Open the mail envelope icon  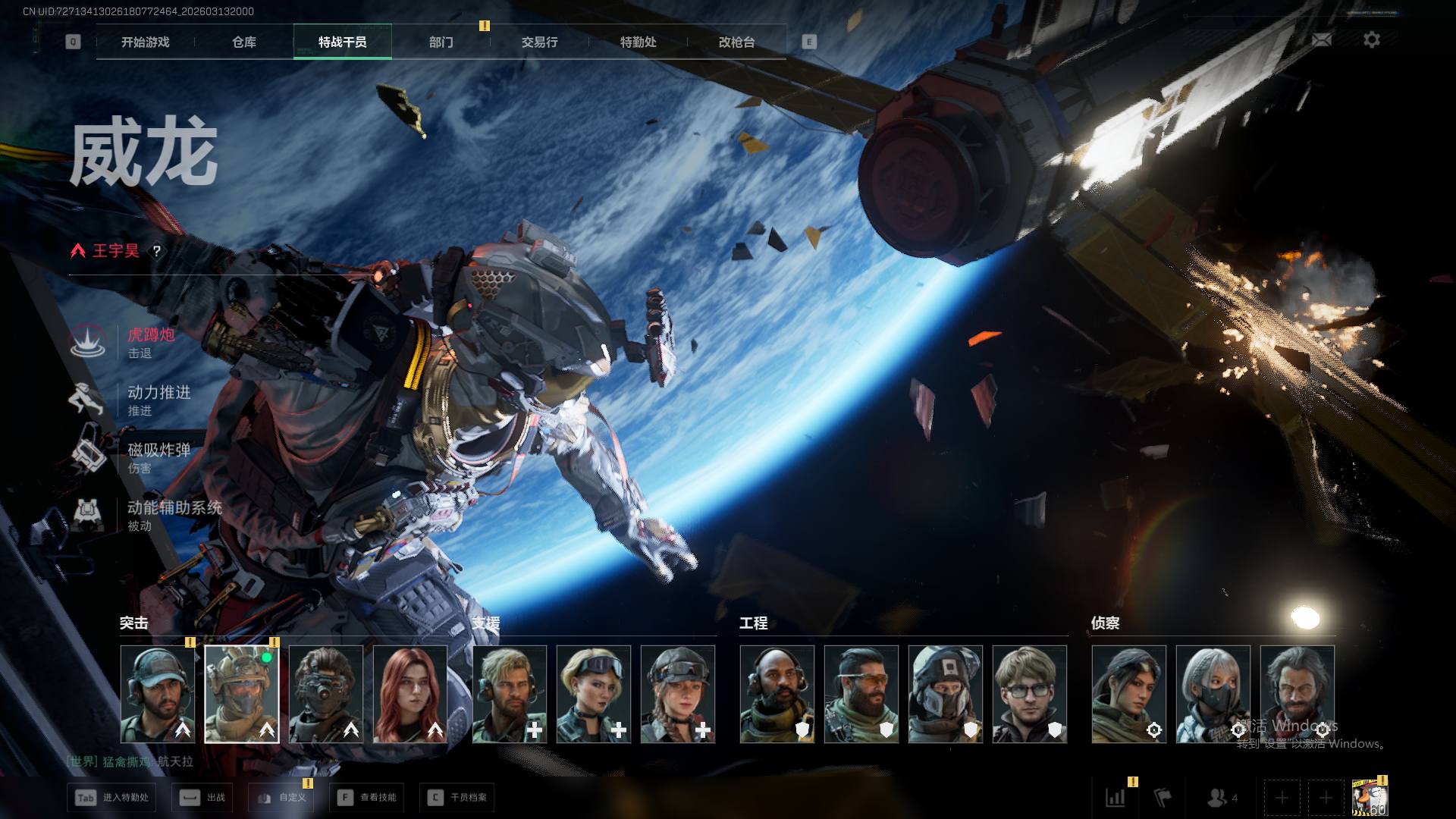click(x=1322, y=39)
